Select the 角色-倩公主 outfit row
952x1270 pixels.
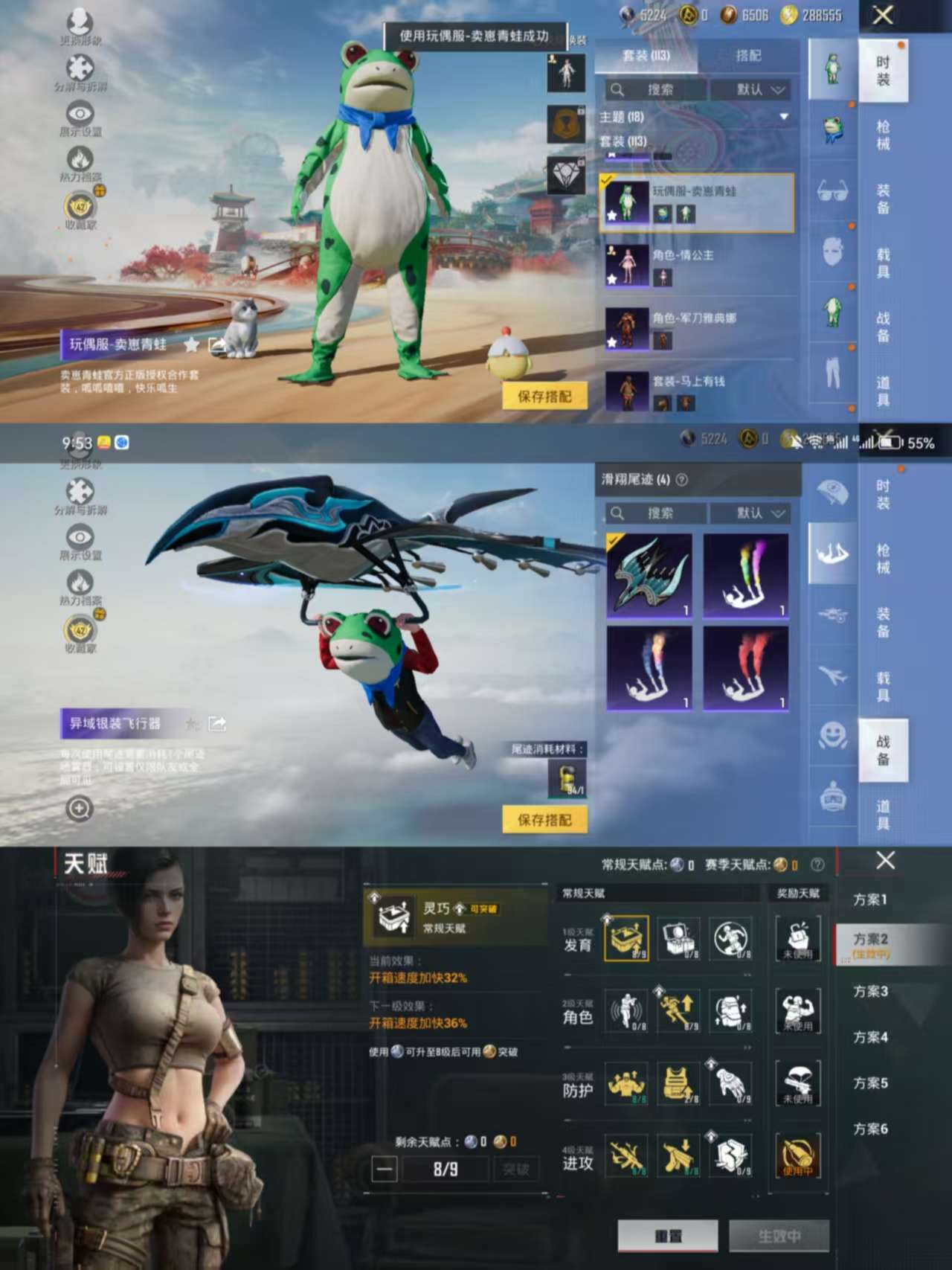pyautogui.click(x=697, y=266)
